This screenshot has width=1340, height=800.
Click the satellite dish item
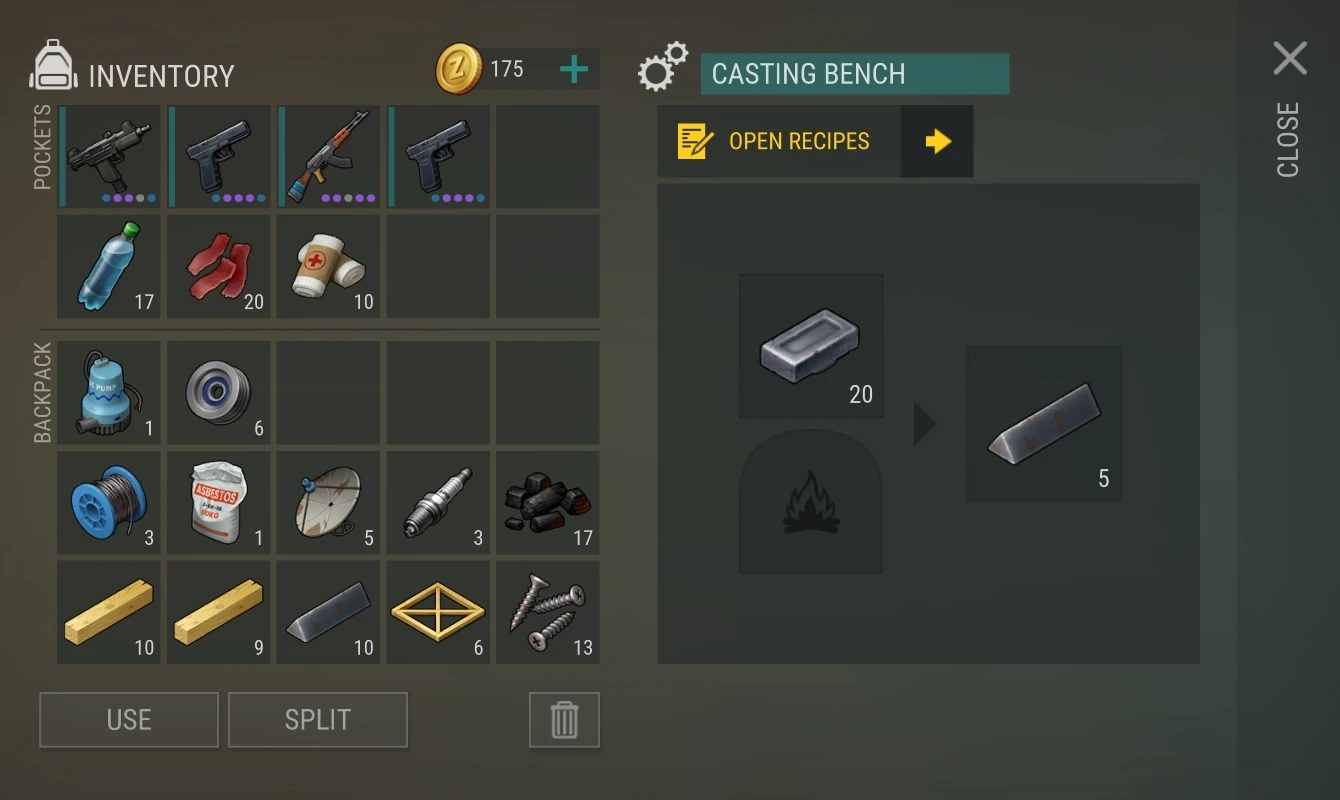pos(328,502)
